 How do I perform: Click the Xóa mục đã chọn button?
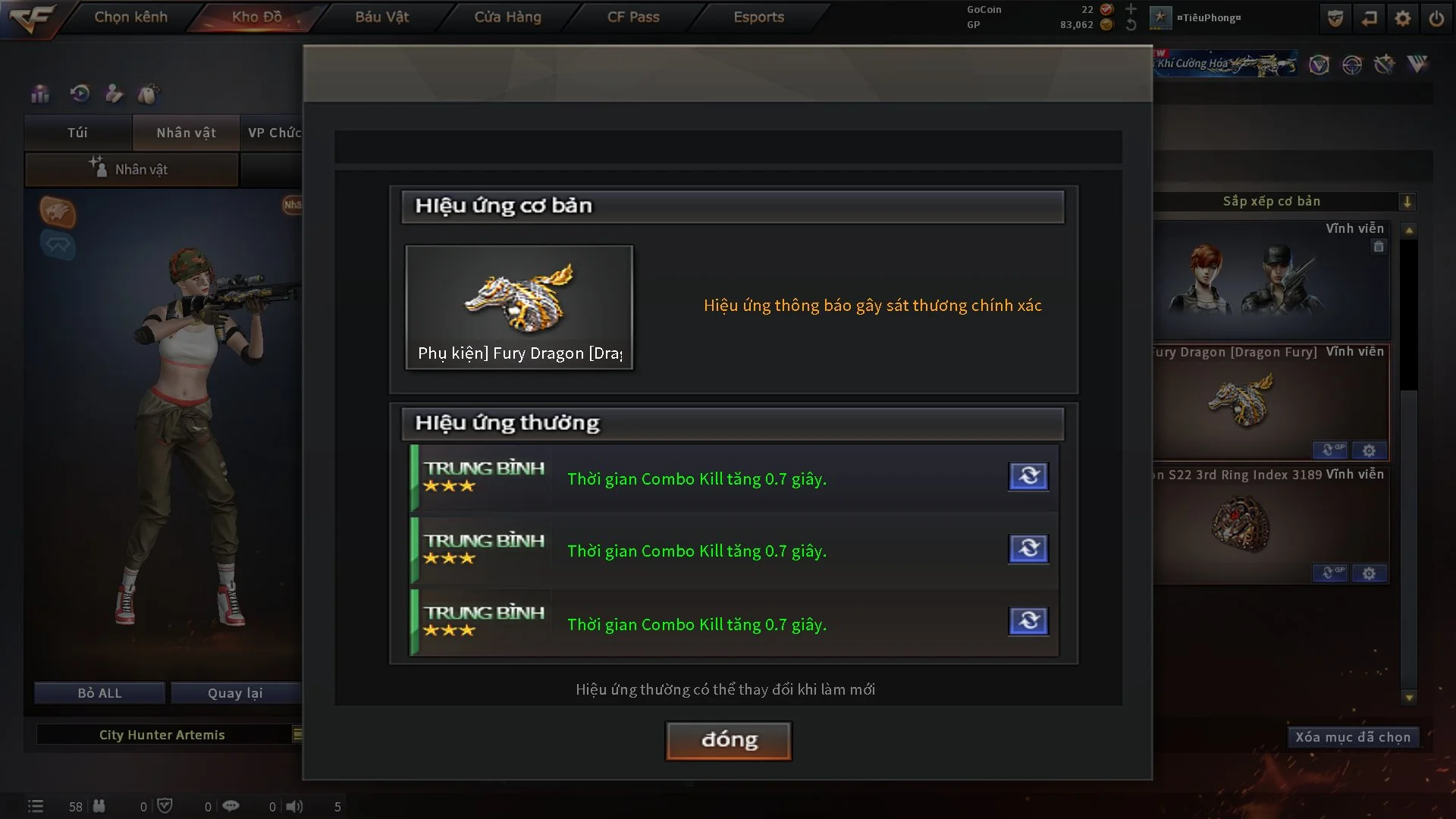tap(1354, 736)
